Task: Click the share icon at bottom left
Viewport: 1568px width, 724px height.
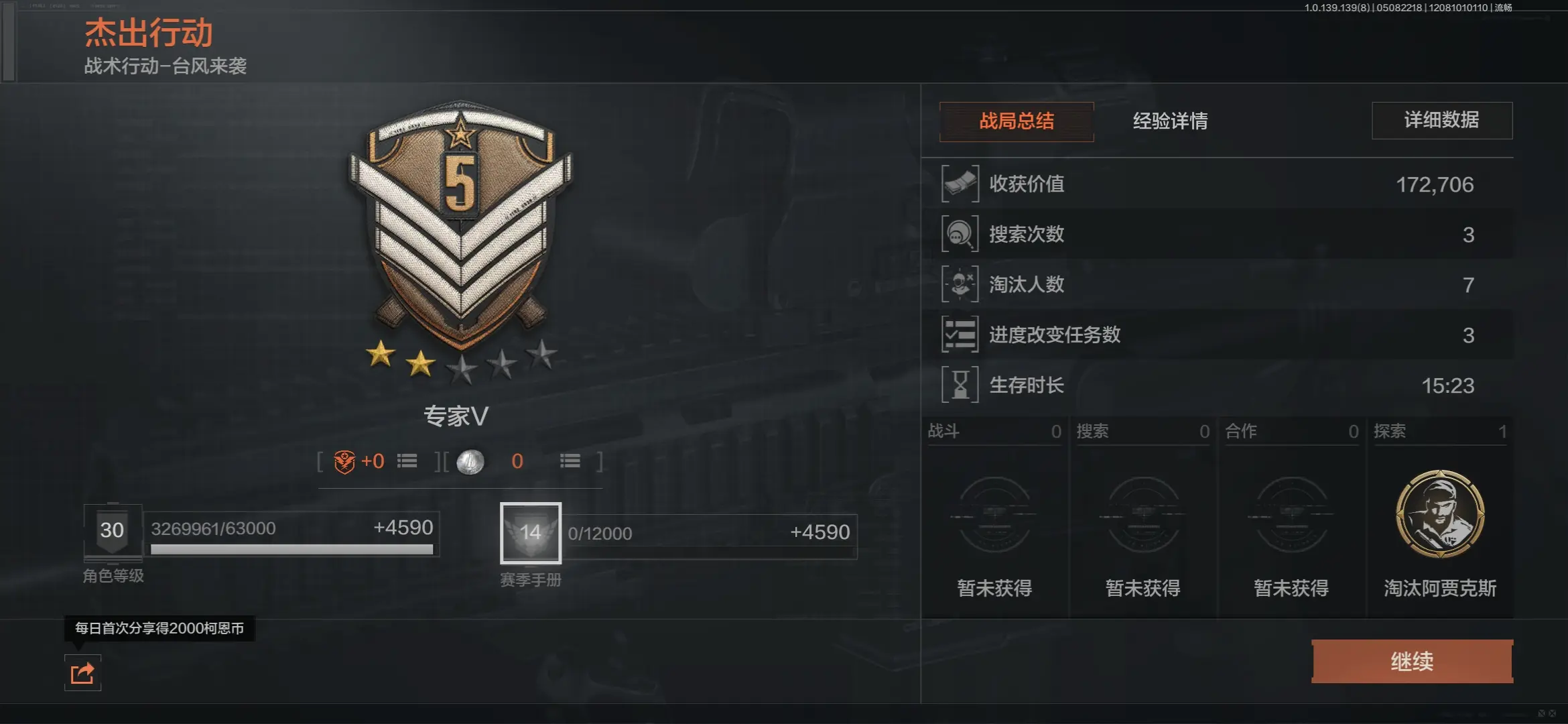Action: [x=82, y=674]
